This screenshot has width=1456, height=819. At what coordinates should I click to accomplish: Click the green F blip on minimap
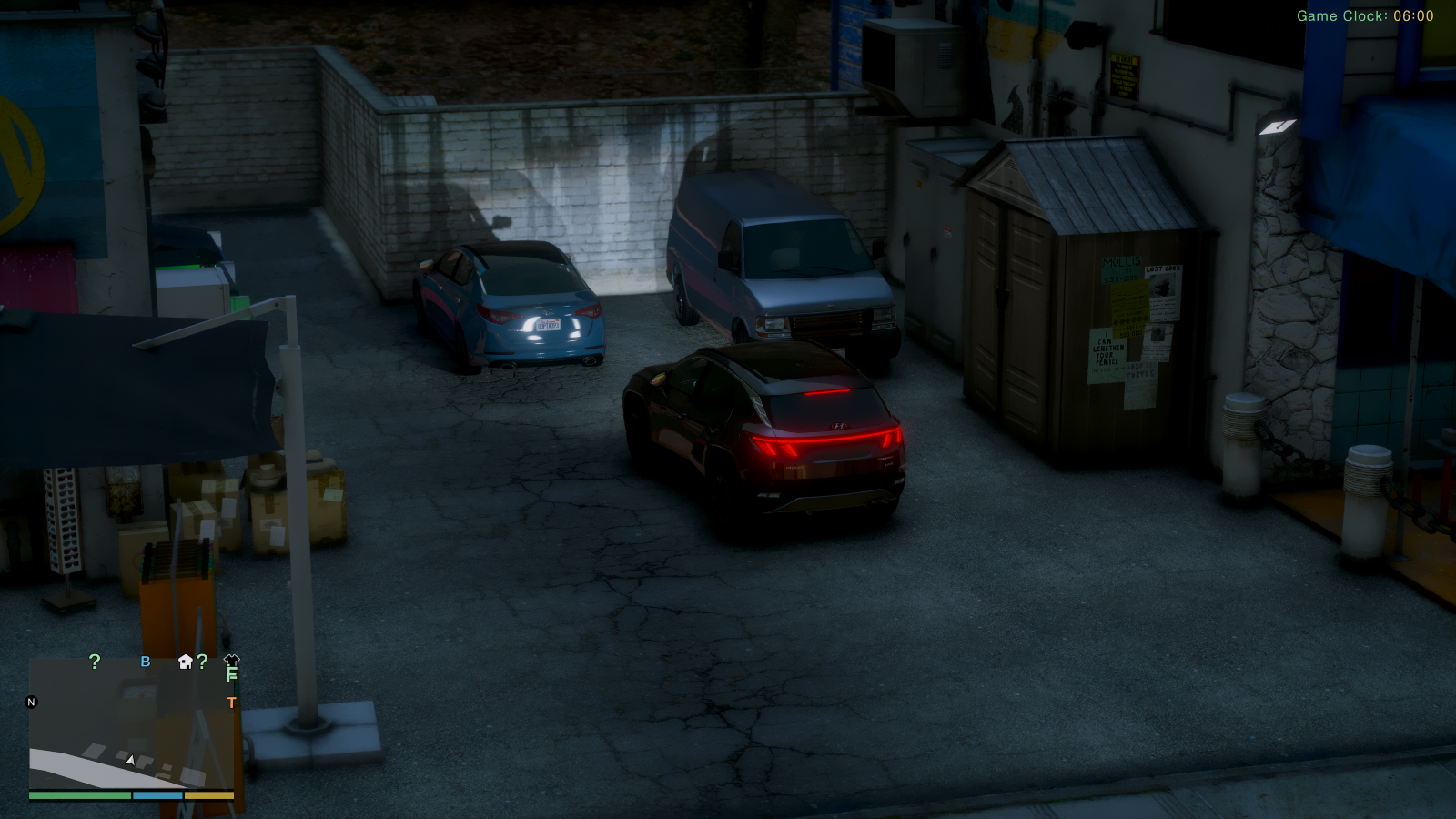pos(231,675)
